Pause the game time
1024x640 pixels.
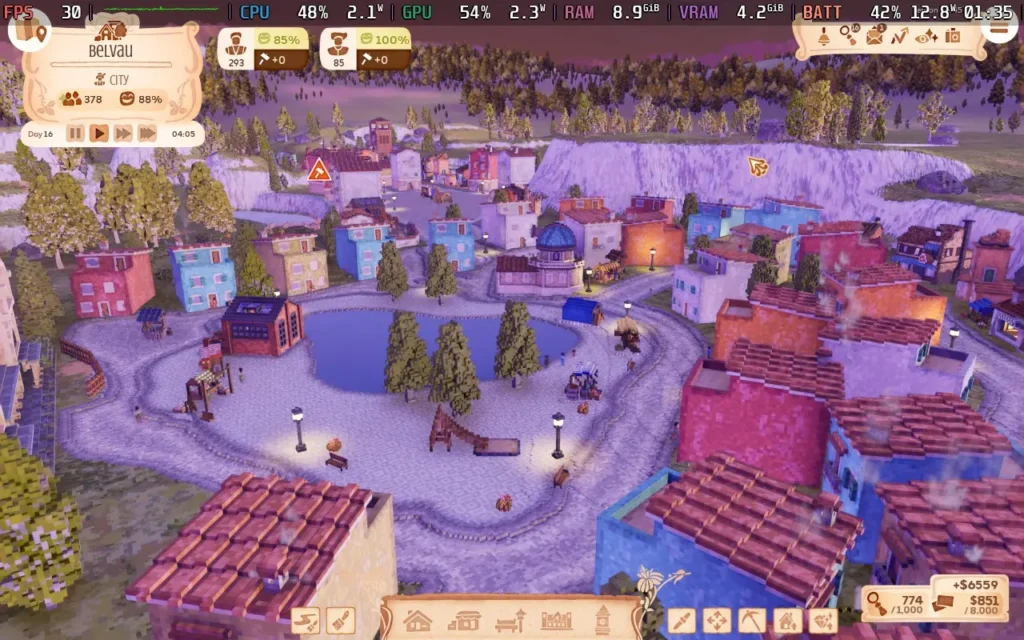pos(75,133)
